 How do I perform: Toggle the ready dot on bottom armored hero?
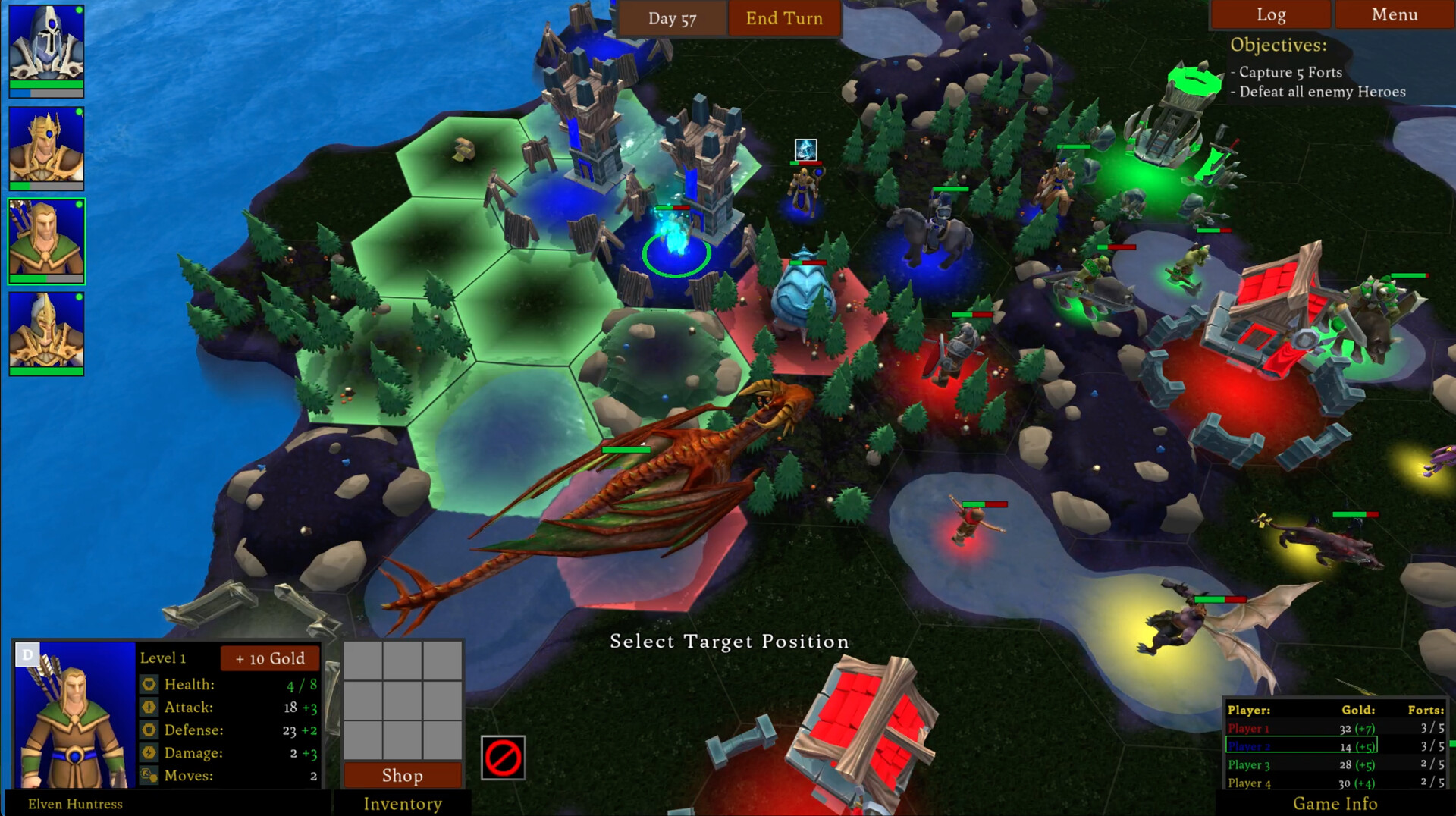pos(80,299)
